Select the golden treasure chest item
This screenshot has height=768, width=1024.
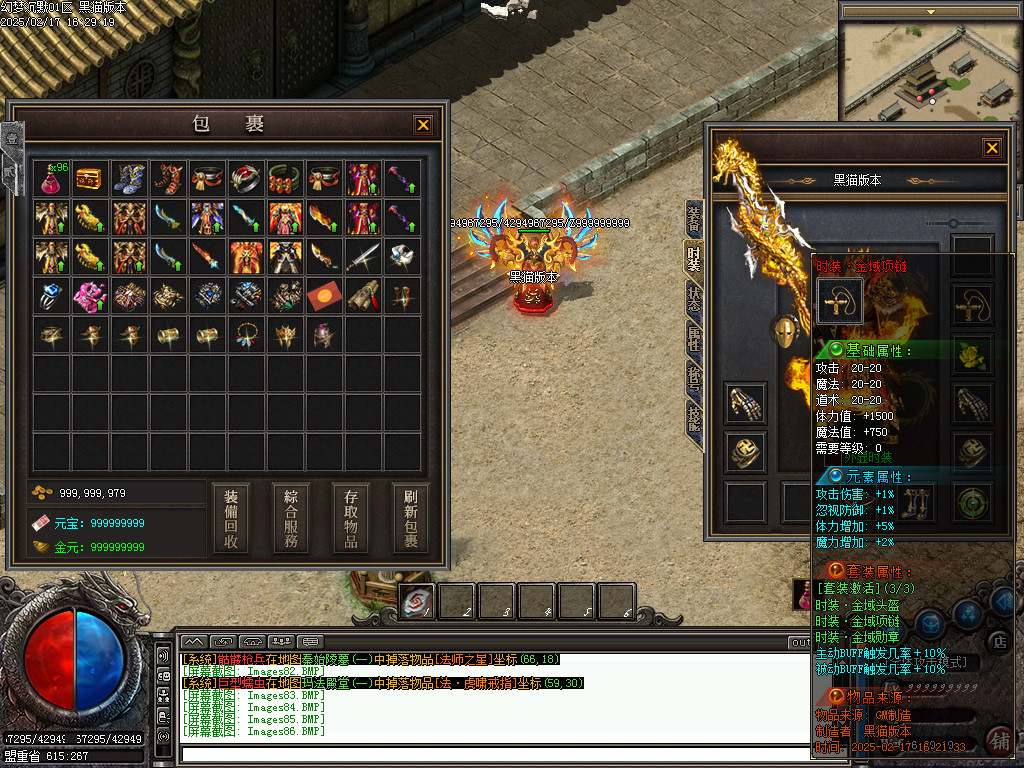coord(90,179)
